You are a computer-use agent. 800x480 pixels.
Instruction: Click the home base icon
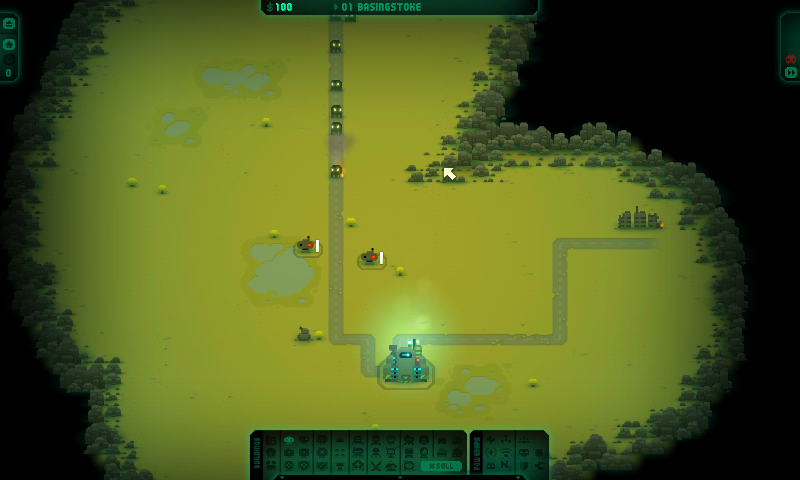(9, 44)
